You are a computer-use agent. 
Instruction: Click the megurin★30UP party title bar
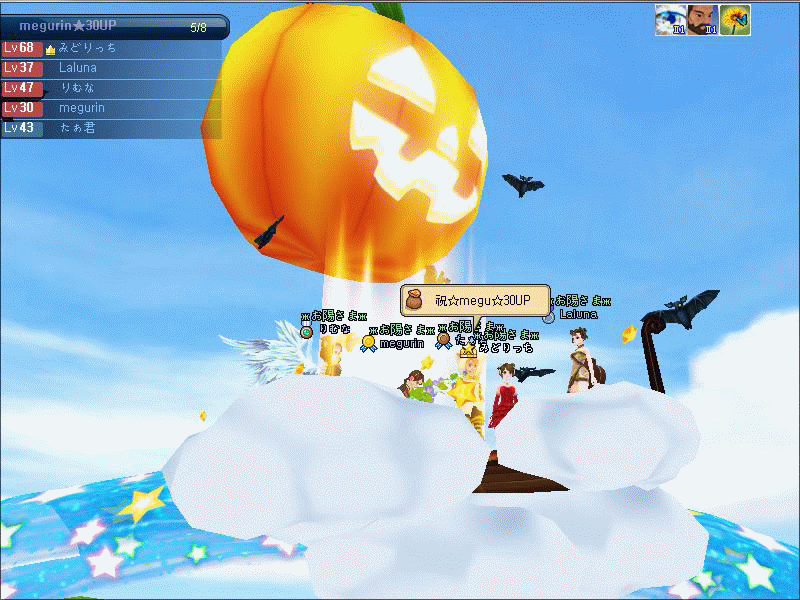tap(110, 27)
